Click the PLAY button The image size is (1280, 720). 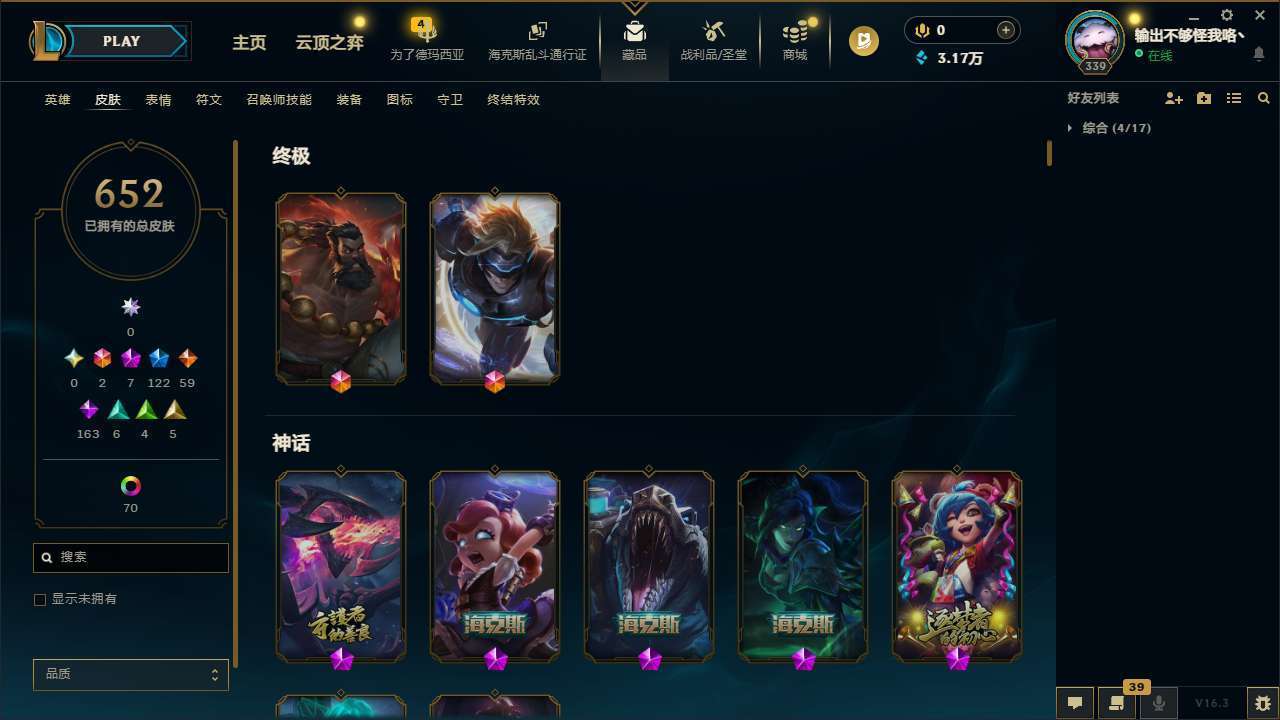tap(120, 41)
